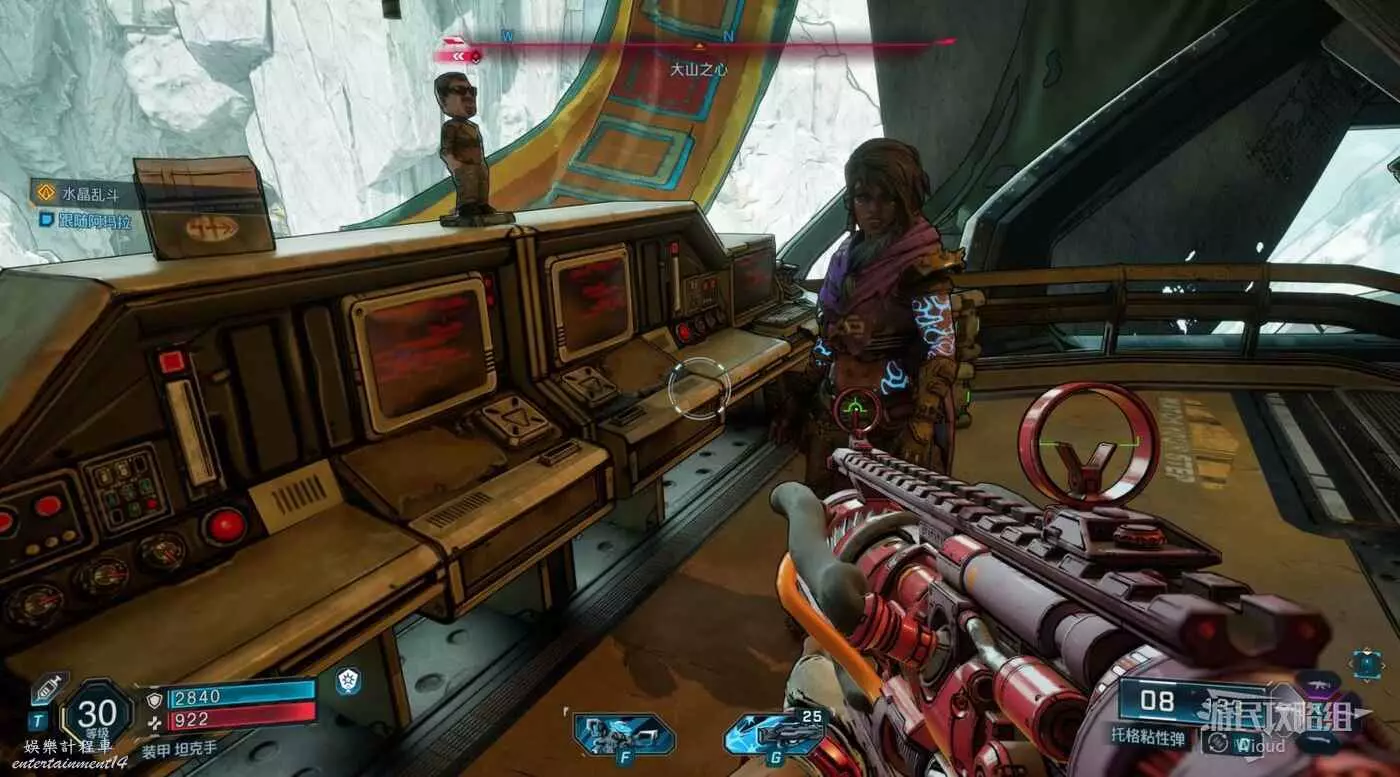Viewport: 1400px width, 777px height.
Task: Click the compass bar at the top
Action: [700, 44]
